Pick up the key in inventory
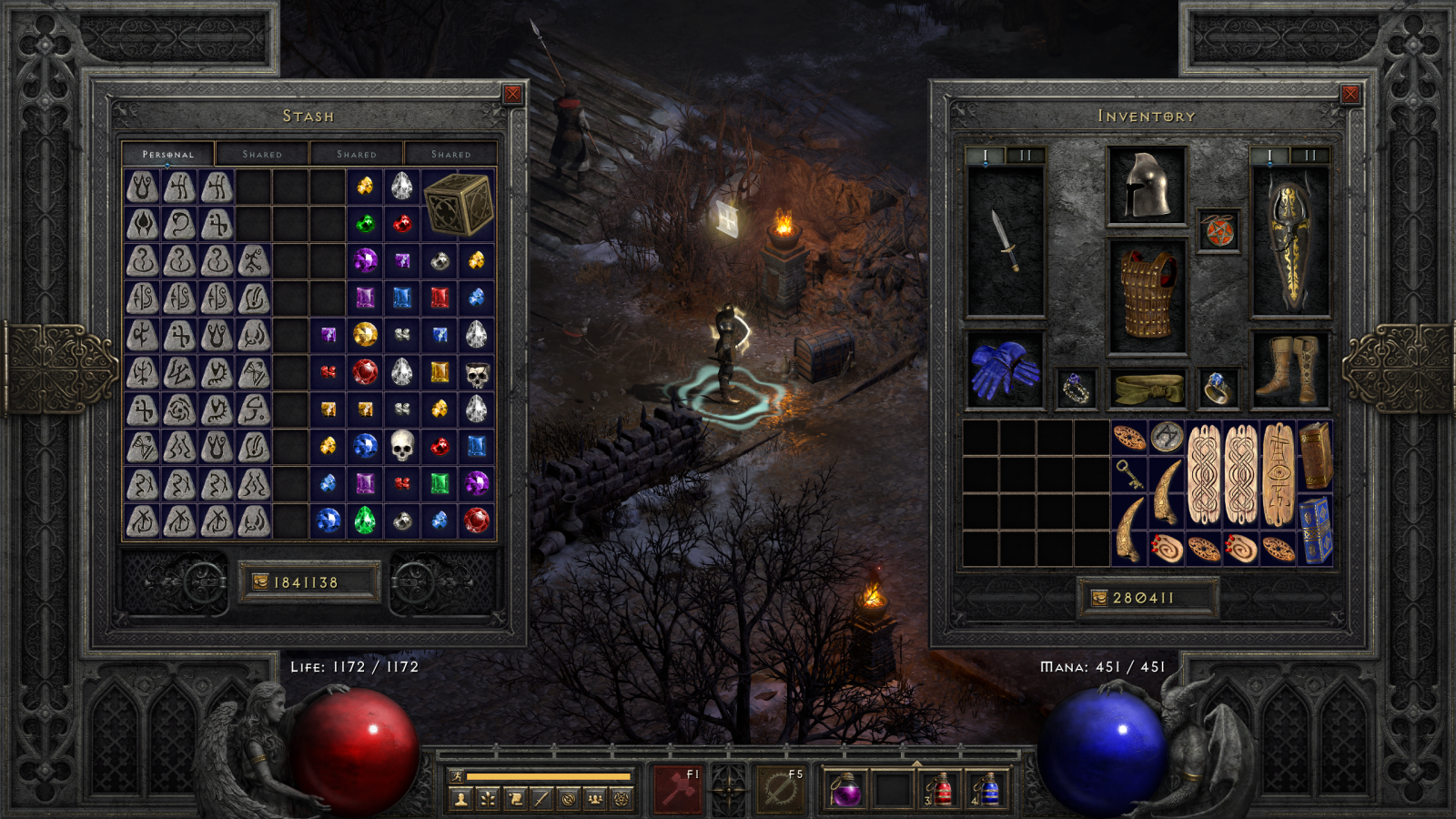This screenshot has width=1456, height=819. pos(1128,474)
